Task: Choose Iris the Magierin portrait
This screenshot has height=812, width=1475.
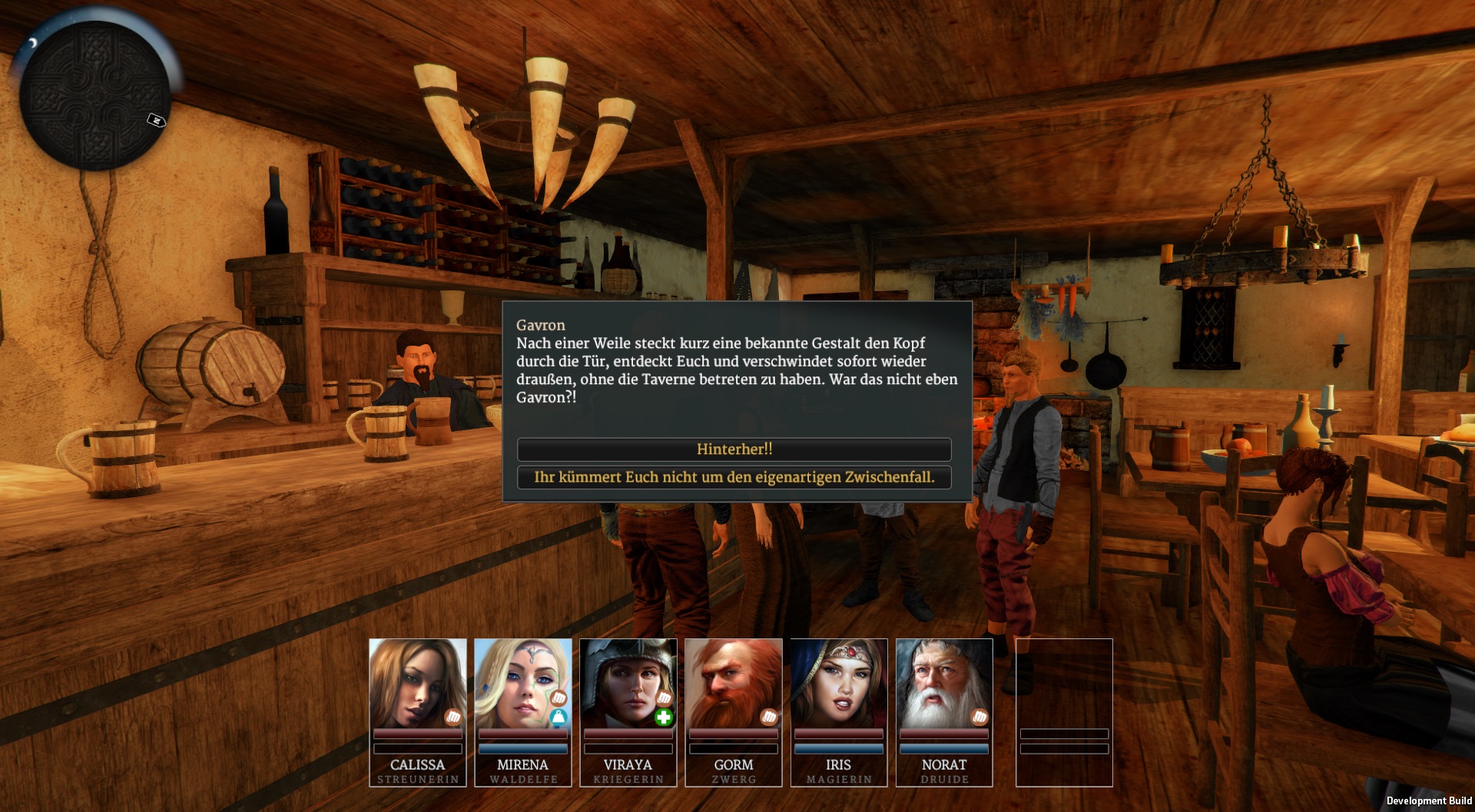Action: click(838, 684)
